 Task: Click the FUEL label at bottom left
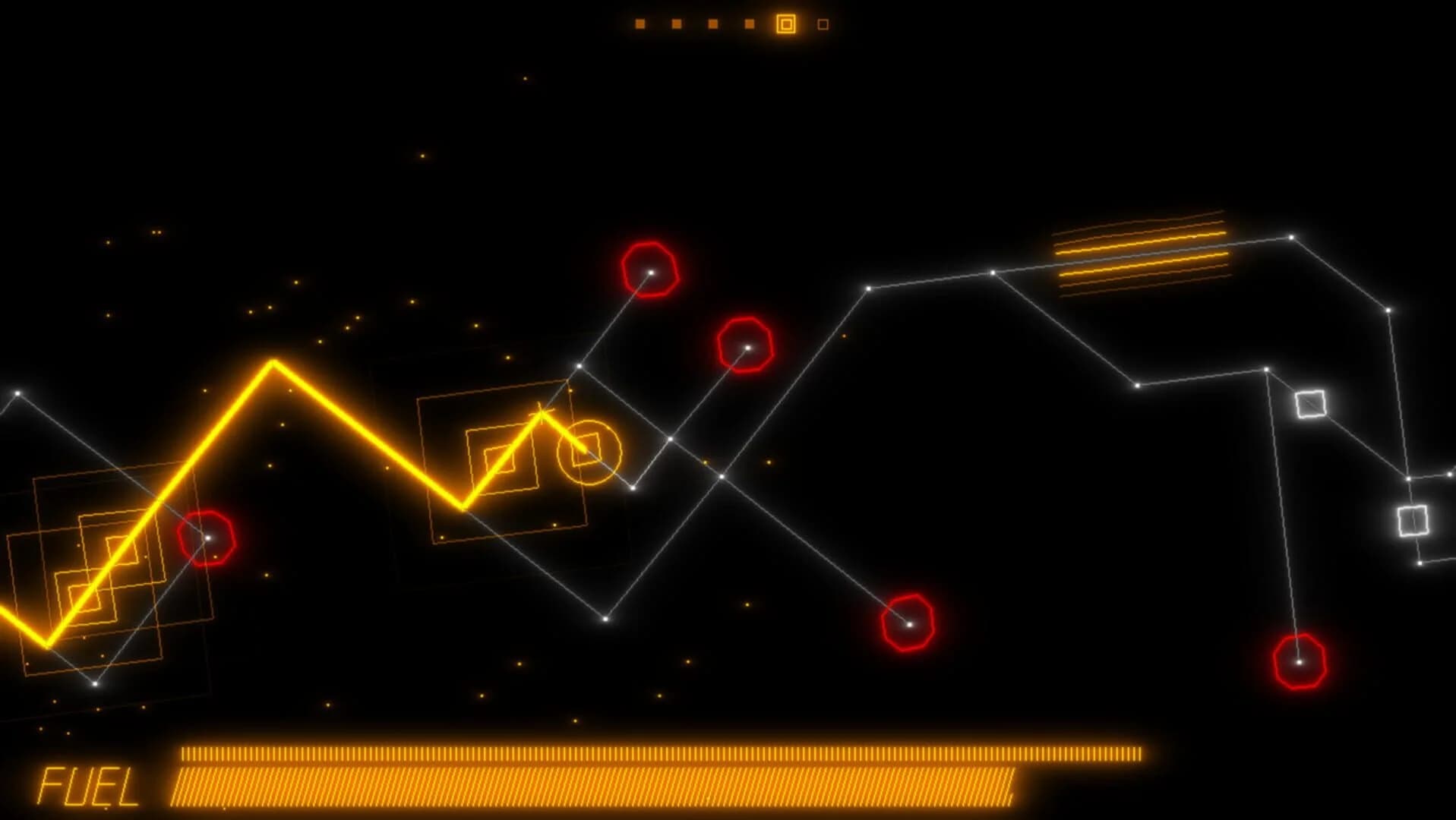(85, 786)
